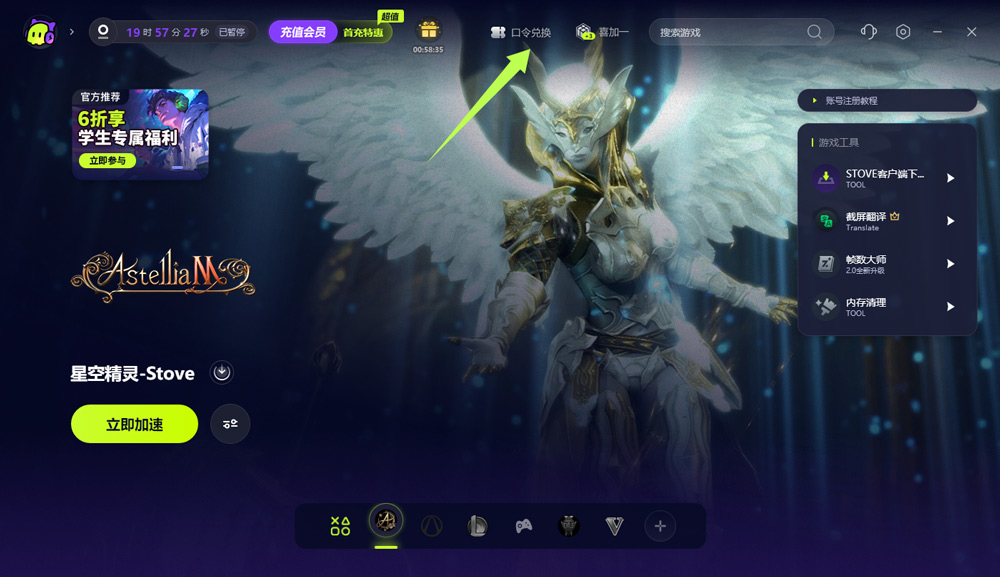This screenshot has height=577, width=1000.
Task: Add a game with the plus button
Action: [659, 526]
